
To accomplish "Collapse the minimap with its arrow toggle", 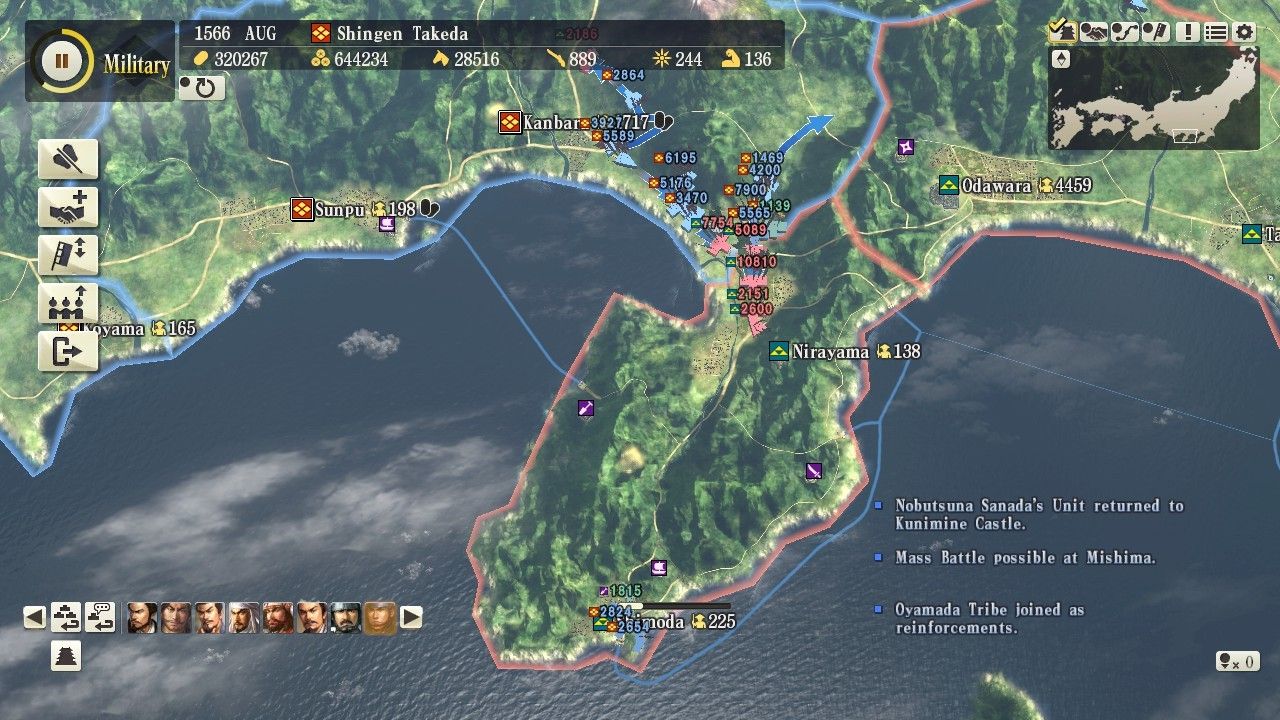I will (x=1062, y=60).
